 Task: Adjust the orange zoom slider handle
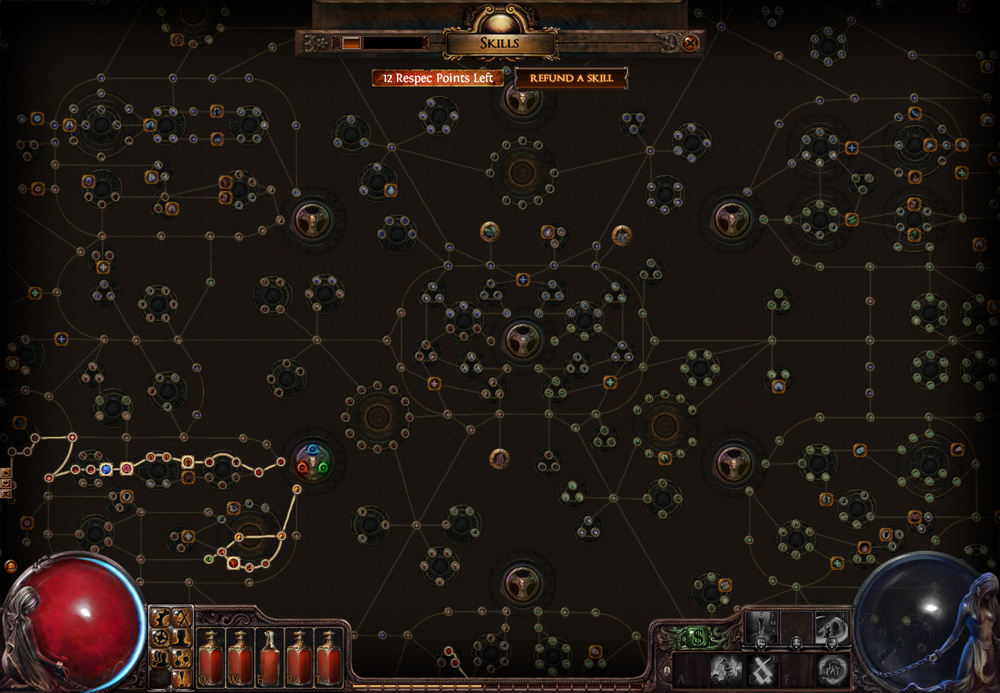click(x=351, y=43)
